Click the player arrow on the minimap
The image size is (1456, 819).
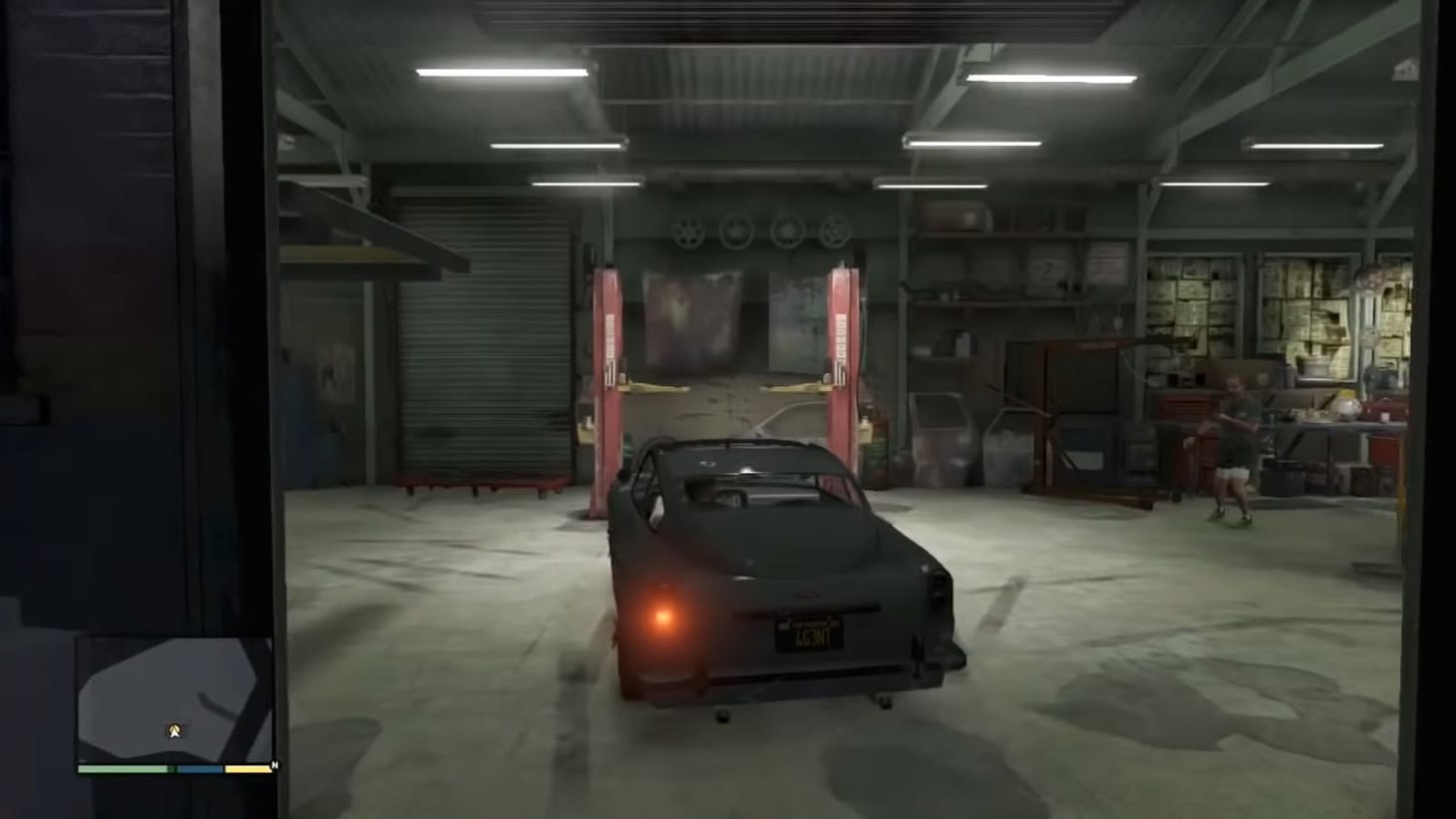tap(176, 729)
